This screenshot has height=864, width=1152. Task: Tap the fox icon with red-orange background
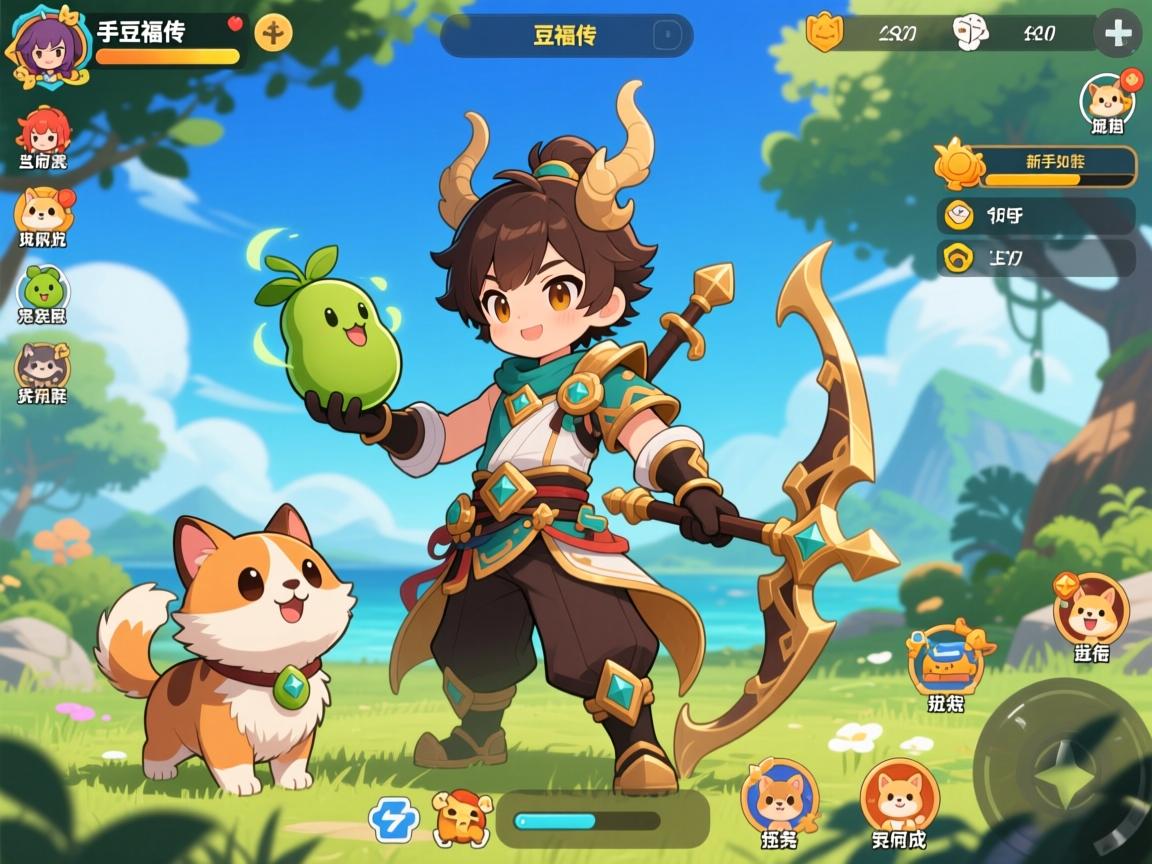(899, 795)
